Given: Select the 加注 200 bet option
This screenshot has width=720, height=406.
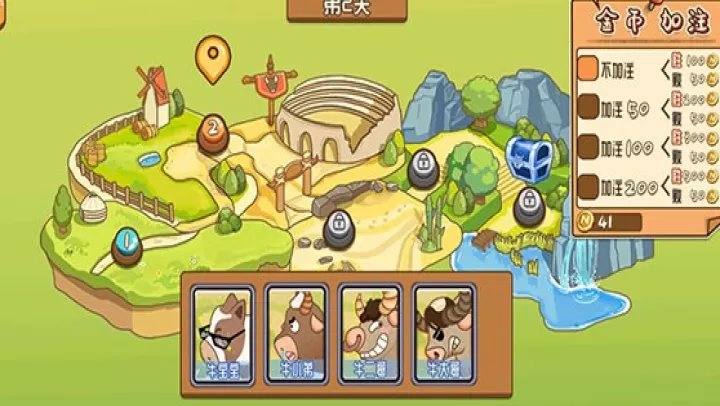Looking at the screenshot, I should [x=589, y=186].
